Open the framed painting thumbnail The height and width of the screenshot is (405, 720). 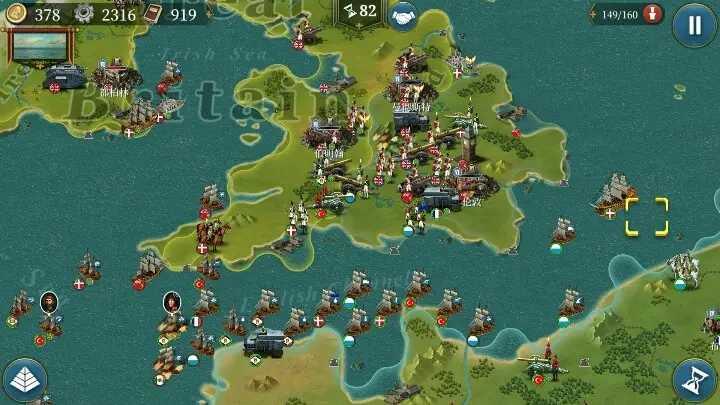point(41,45)
